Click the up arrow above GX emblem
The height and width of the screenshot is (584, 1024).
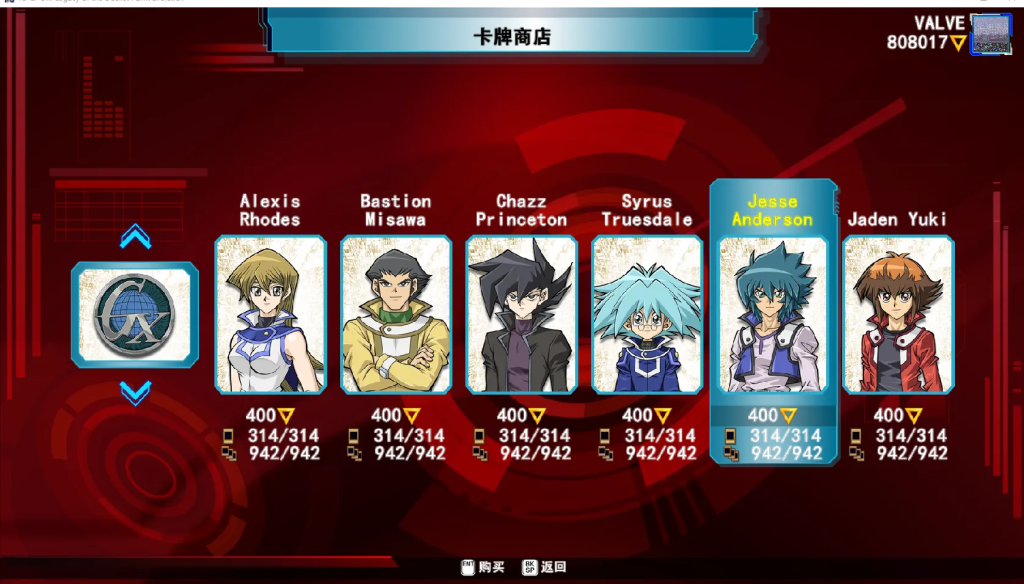135,237
